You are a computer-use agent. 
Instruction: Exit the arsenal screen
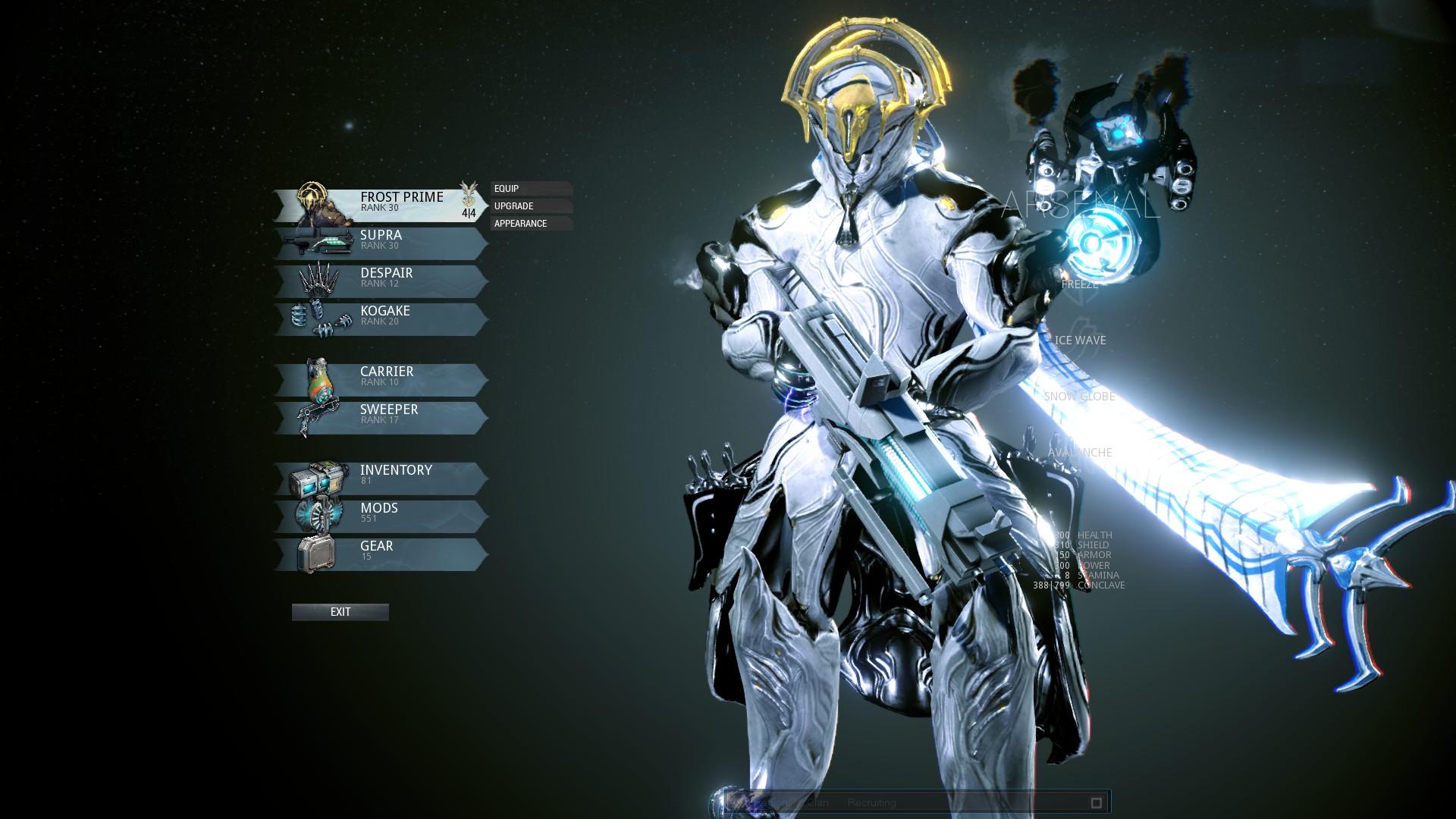340,612
